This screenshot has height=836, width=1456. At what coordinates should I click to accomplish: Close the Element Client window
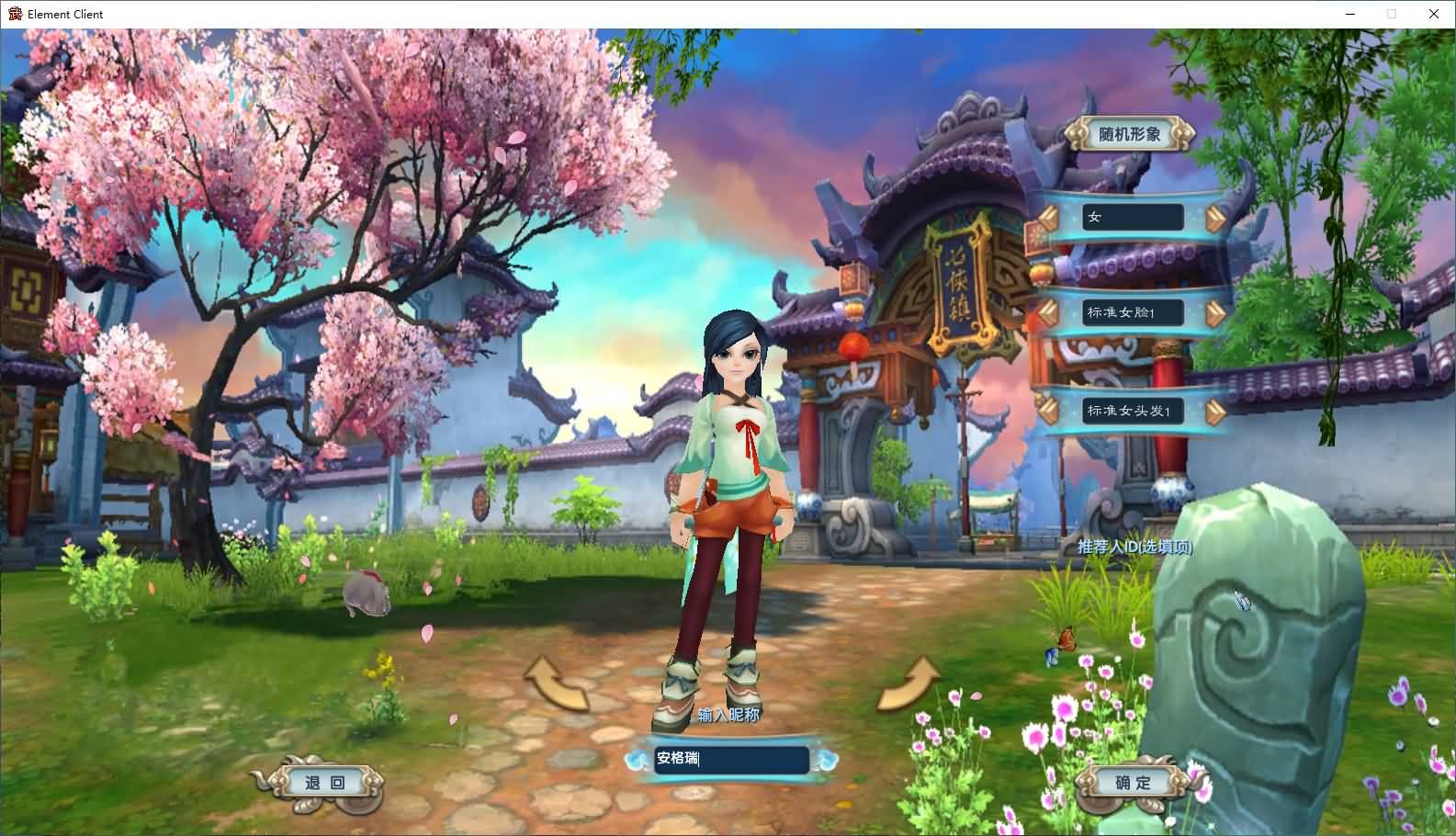[x=1433, y=14]
